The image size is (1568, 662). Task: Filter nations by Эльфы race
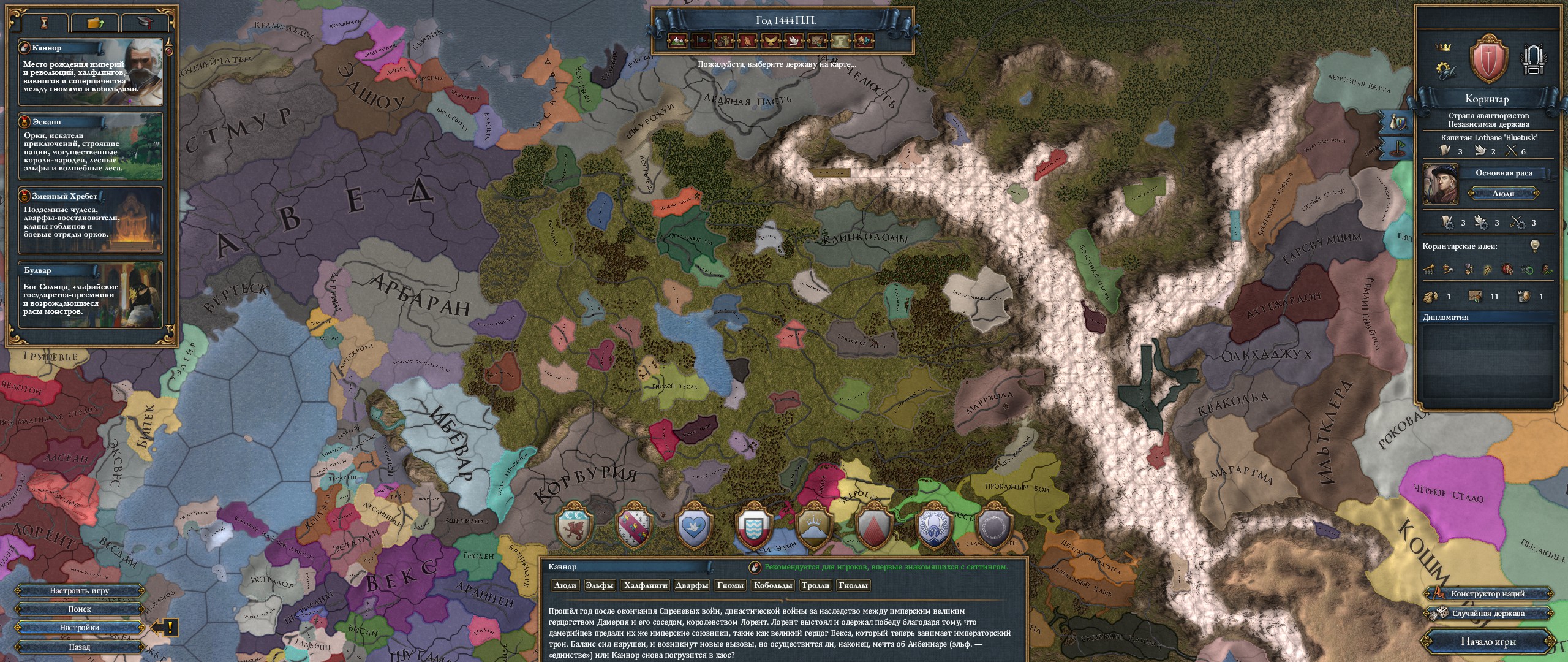599,585
